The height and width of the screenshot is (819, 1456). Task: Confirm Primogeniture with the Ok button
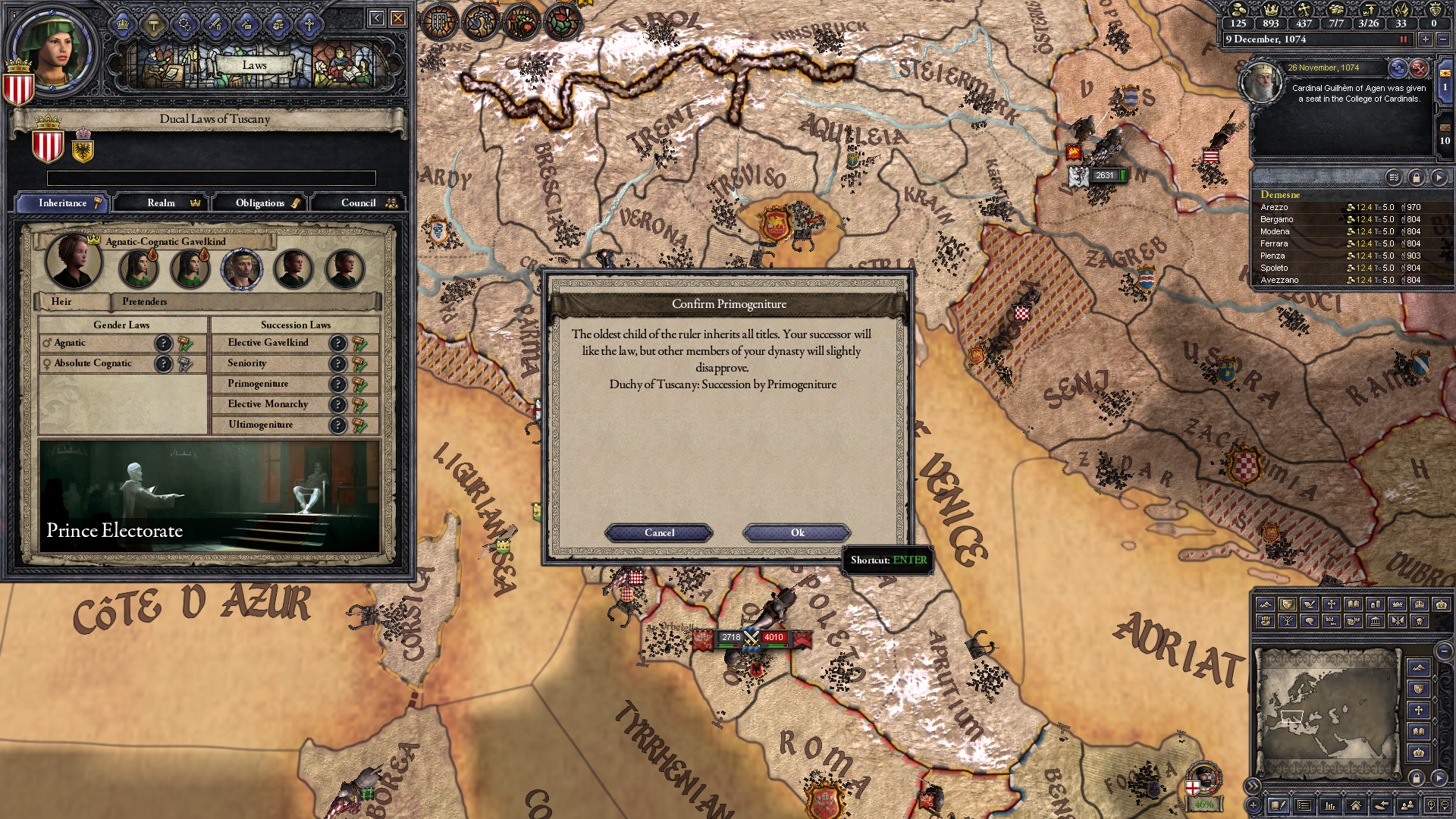click(x=797, y=533)
